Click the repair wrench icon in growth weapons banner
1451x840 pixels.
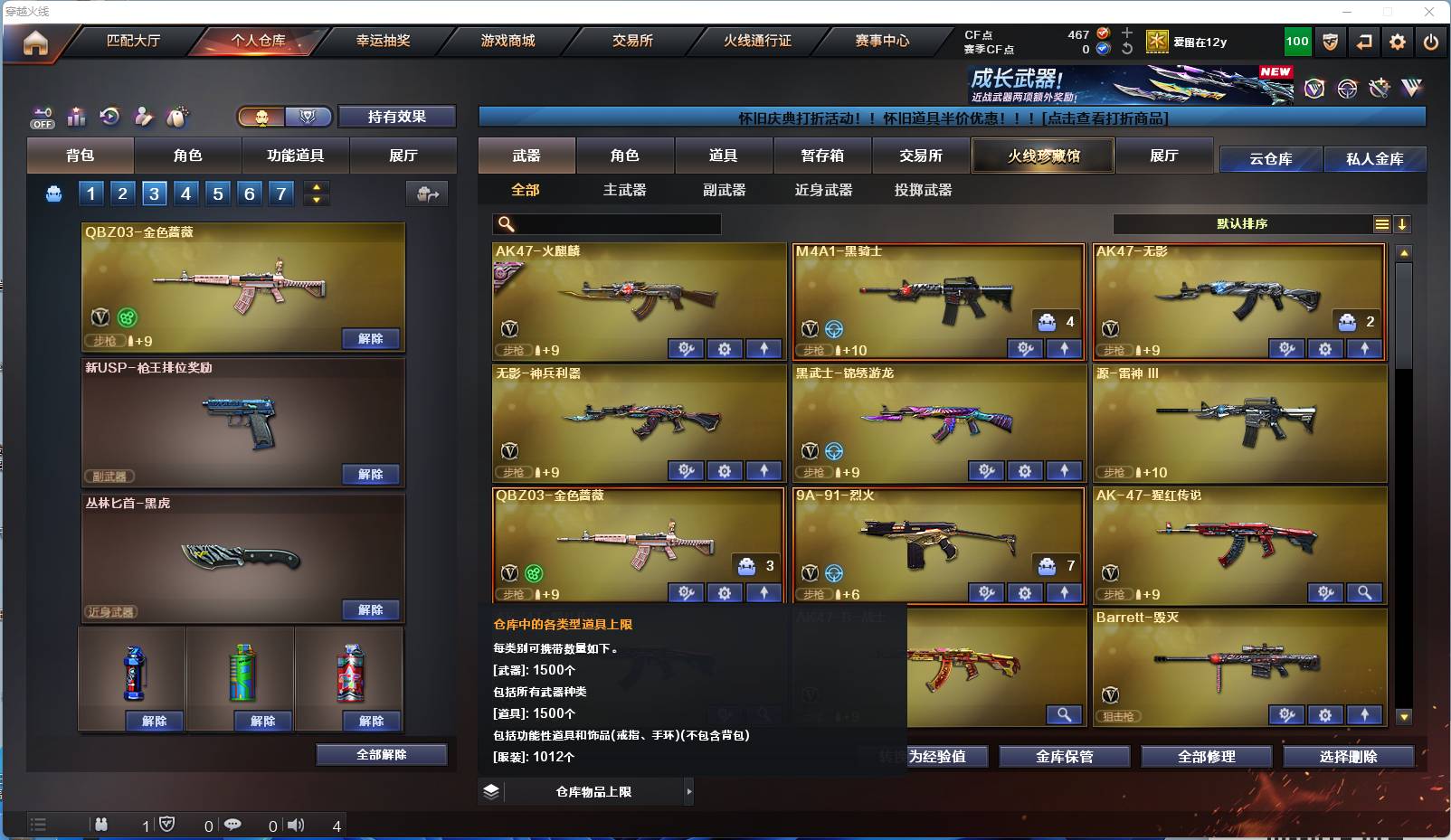click(1380, 88)
